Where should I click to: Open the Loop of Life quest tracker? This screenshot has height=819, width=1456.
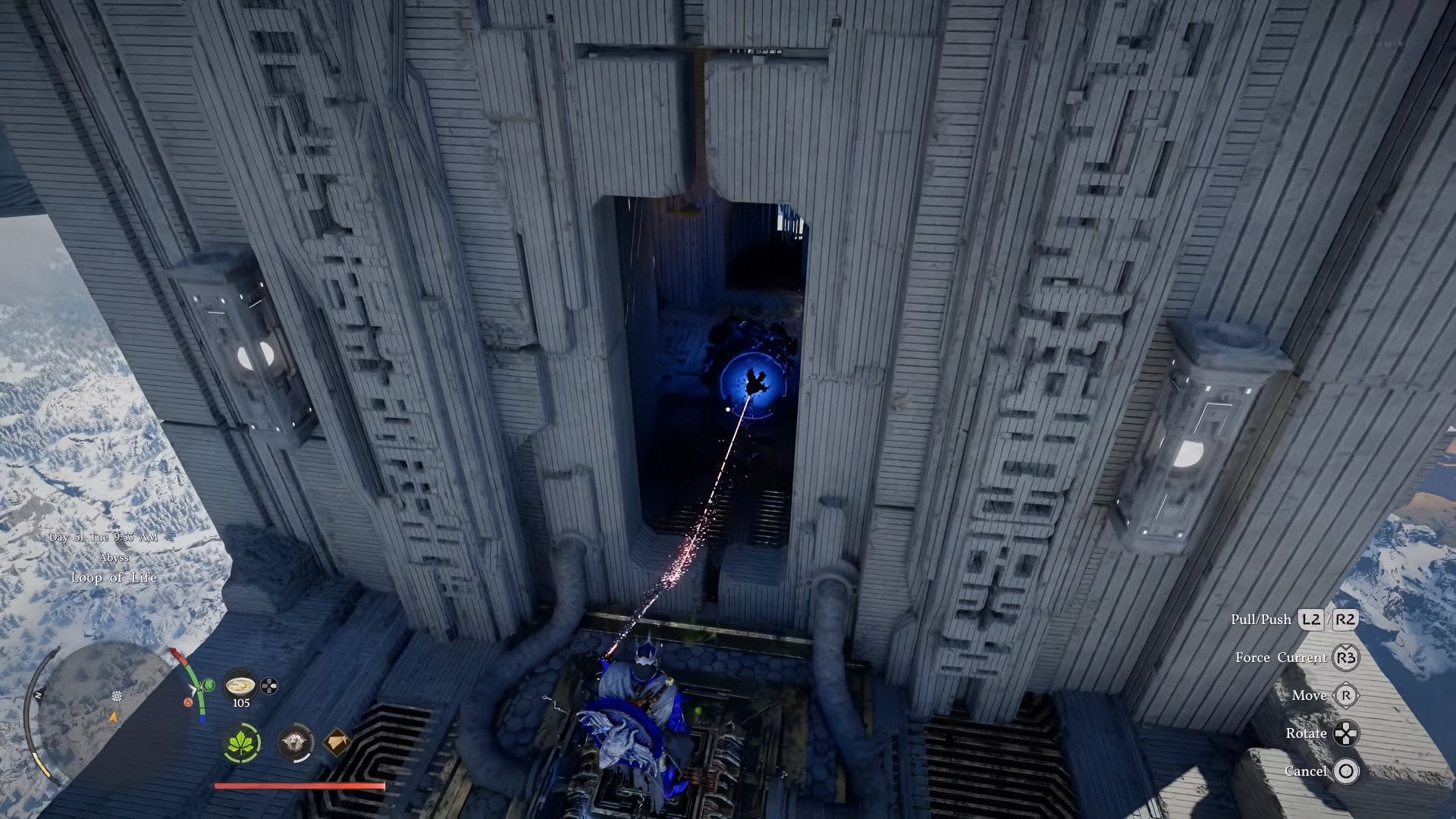coord(114,577)
